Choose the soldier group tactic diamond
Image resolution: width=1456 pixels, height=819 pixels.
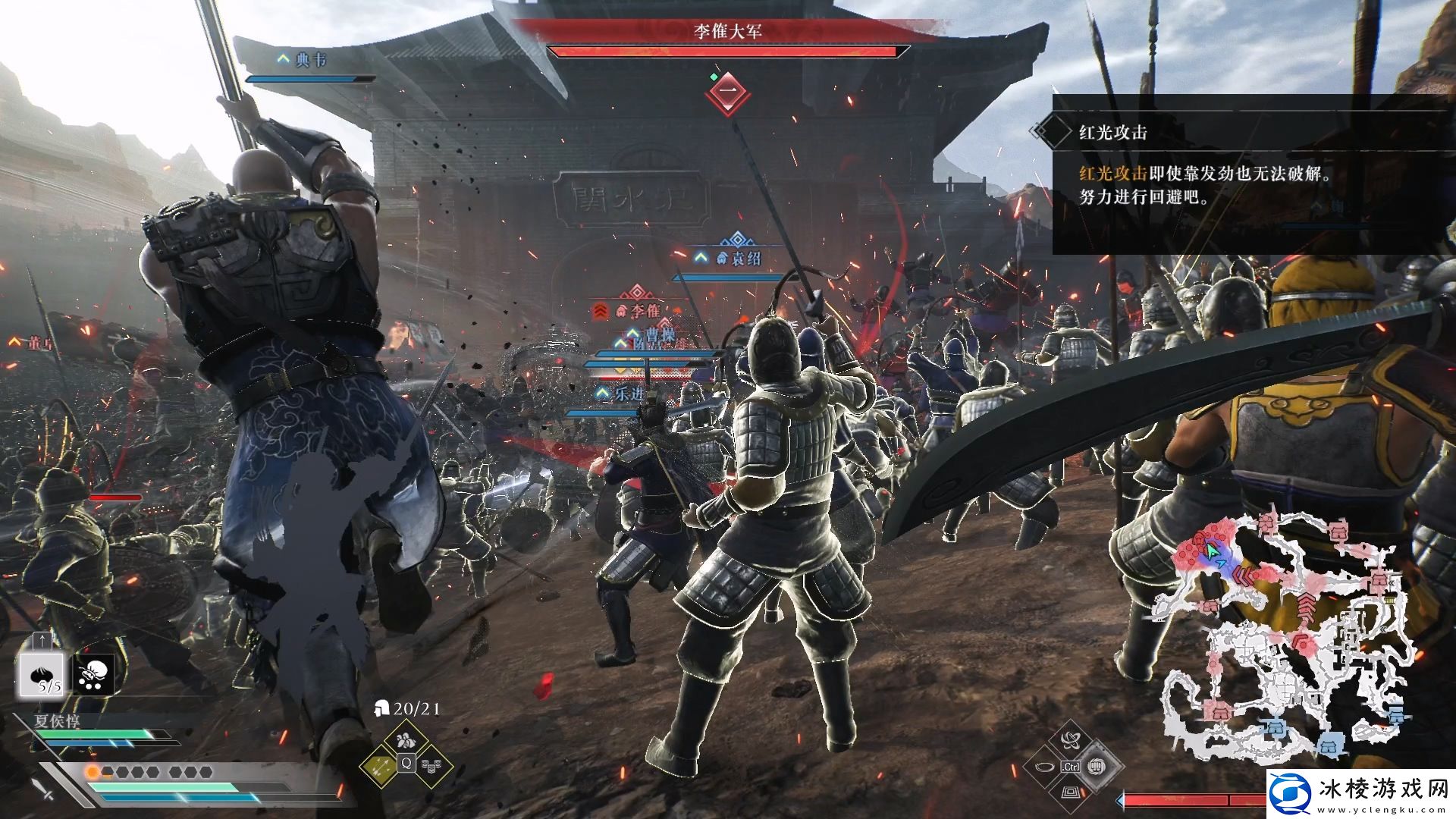click(406, 738)
